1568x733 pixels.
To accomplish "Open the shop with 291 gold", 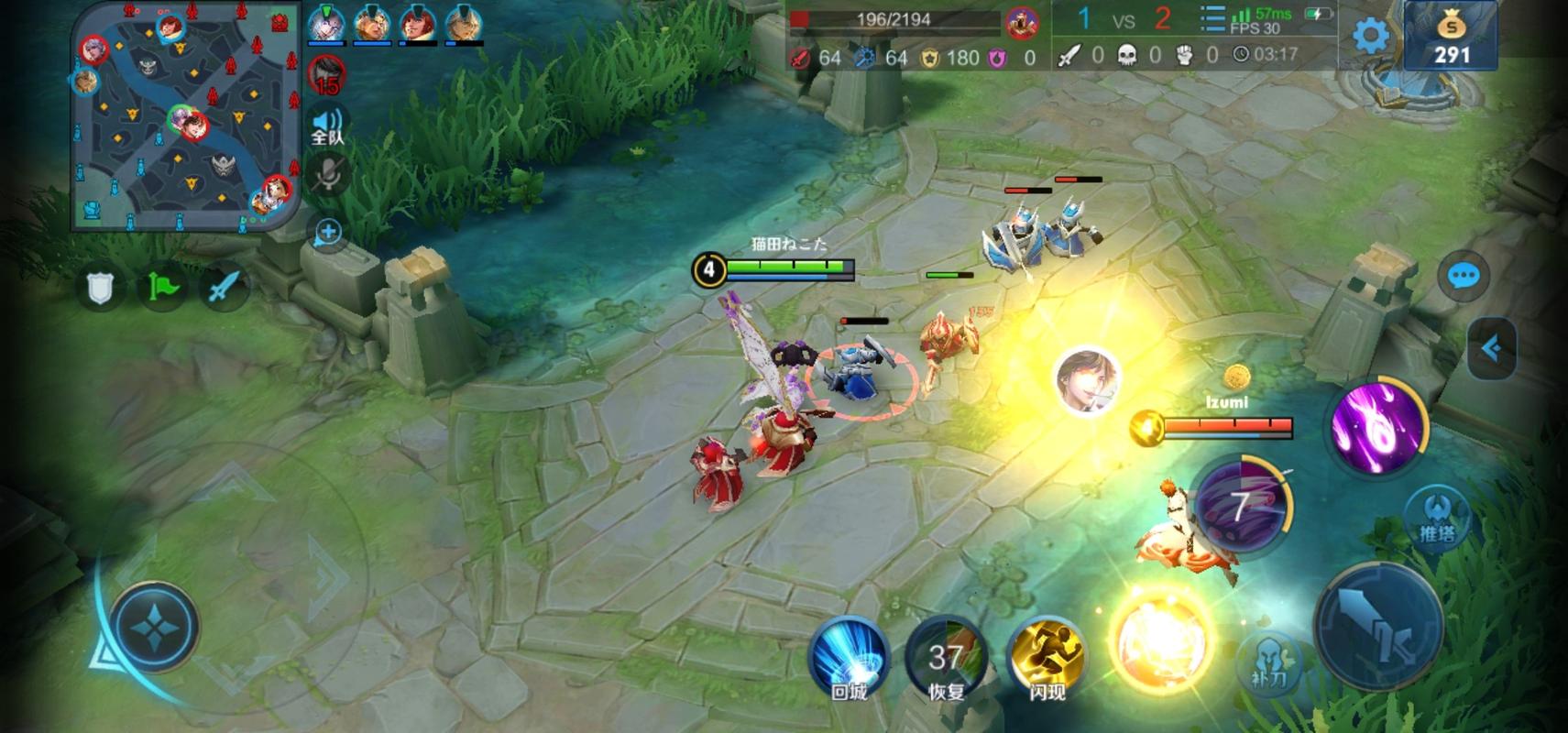I will click(x=1451, y=37).
